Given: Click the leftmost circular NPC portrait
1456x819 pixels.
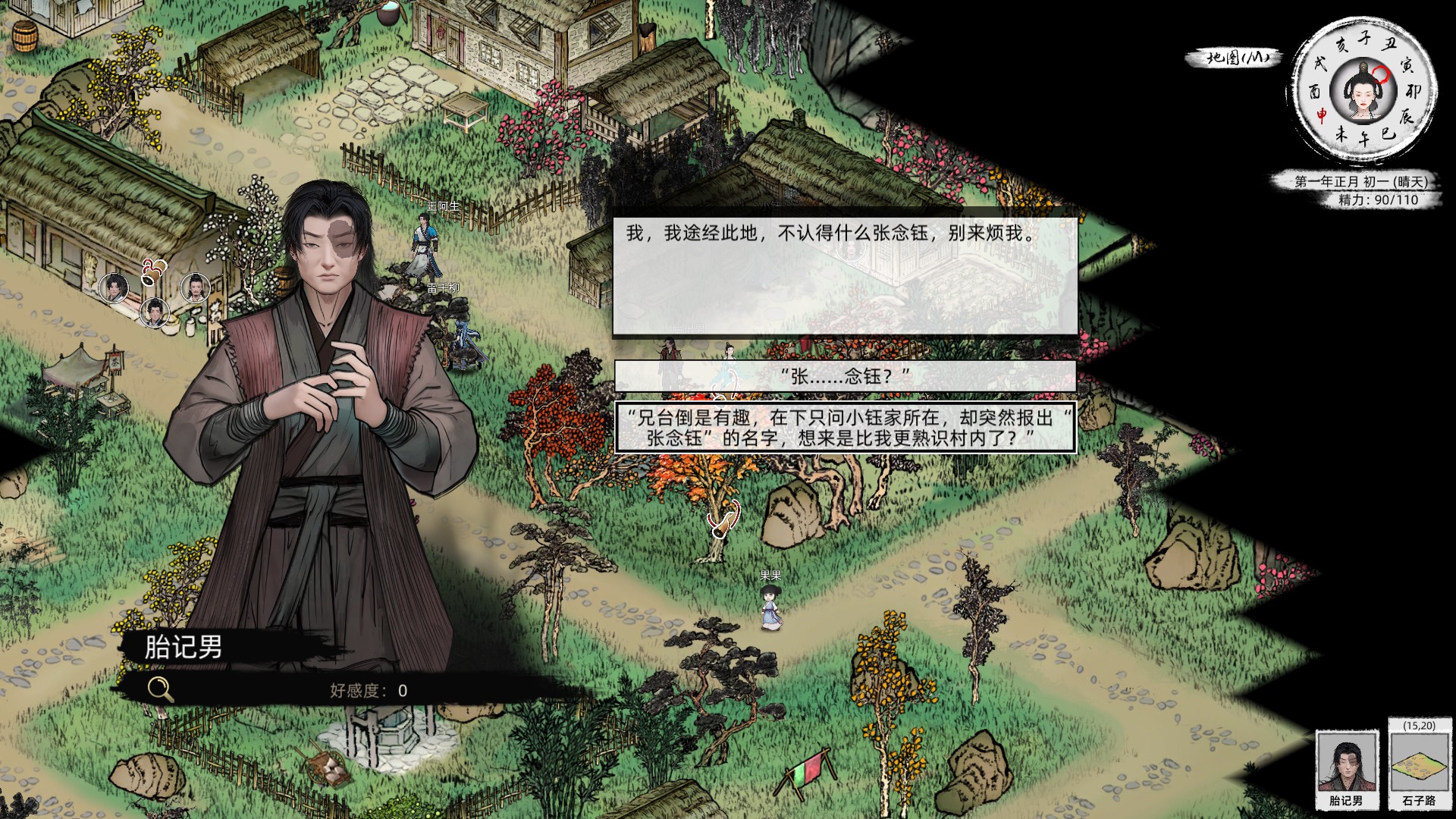Looking at the screenshot, I should click(x=114, y=288).
